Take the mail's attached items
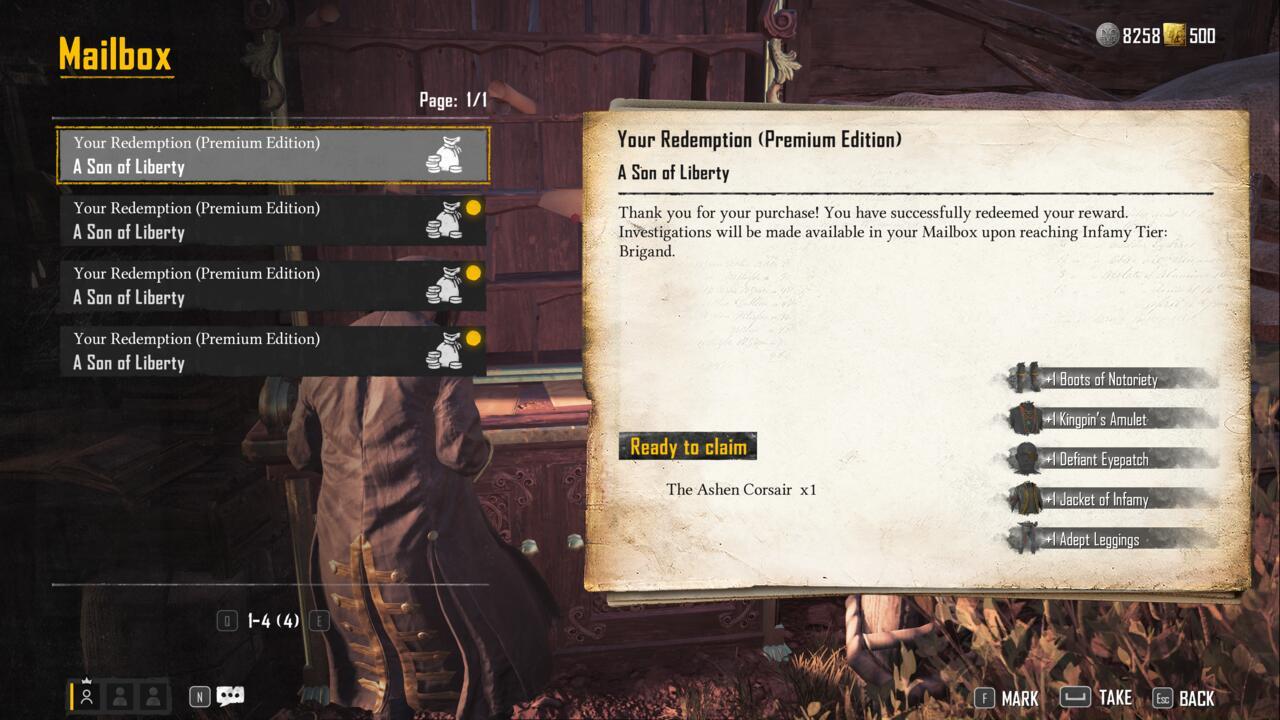The height and width of the screenshot is (720, 1280). pos(1096,697)
